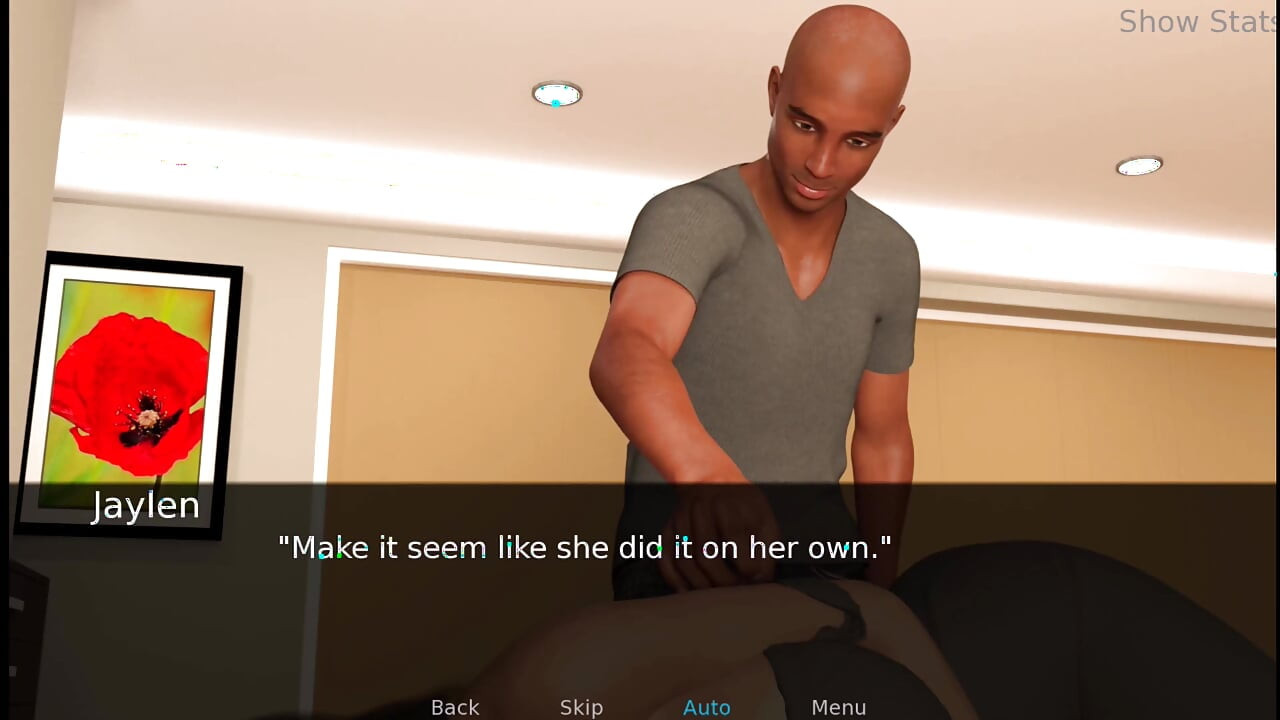Enable Auto-forward mode in the quick menu
1280x720 pixels.
[707, 707]
